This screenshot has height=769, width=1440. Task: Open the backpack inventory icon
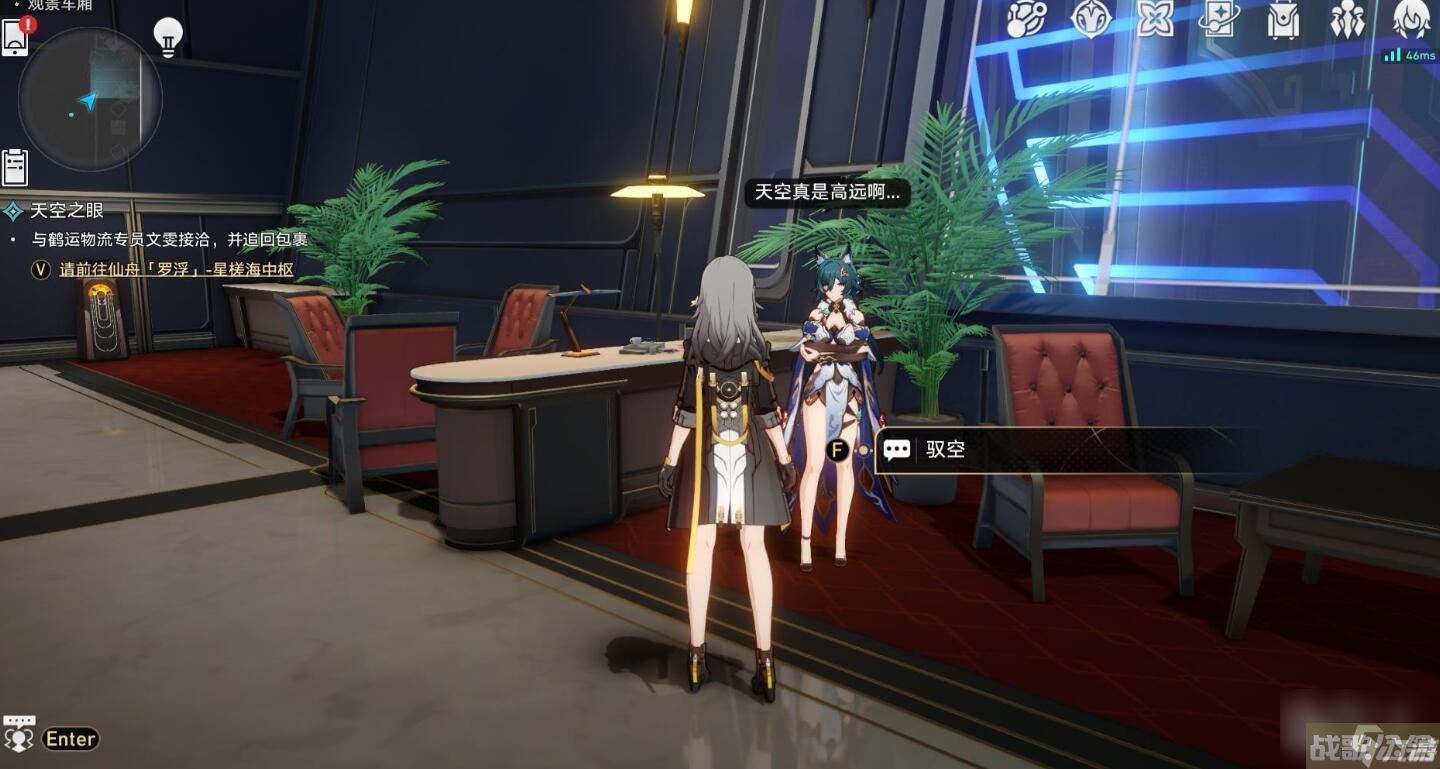pyautogui.click(x=1283, y=19)
